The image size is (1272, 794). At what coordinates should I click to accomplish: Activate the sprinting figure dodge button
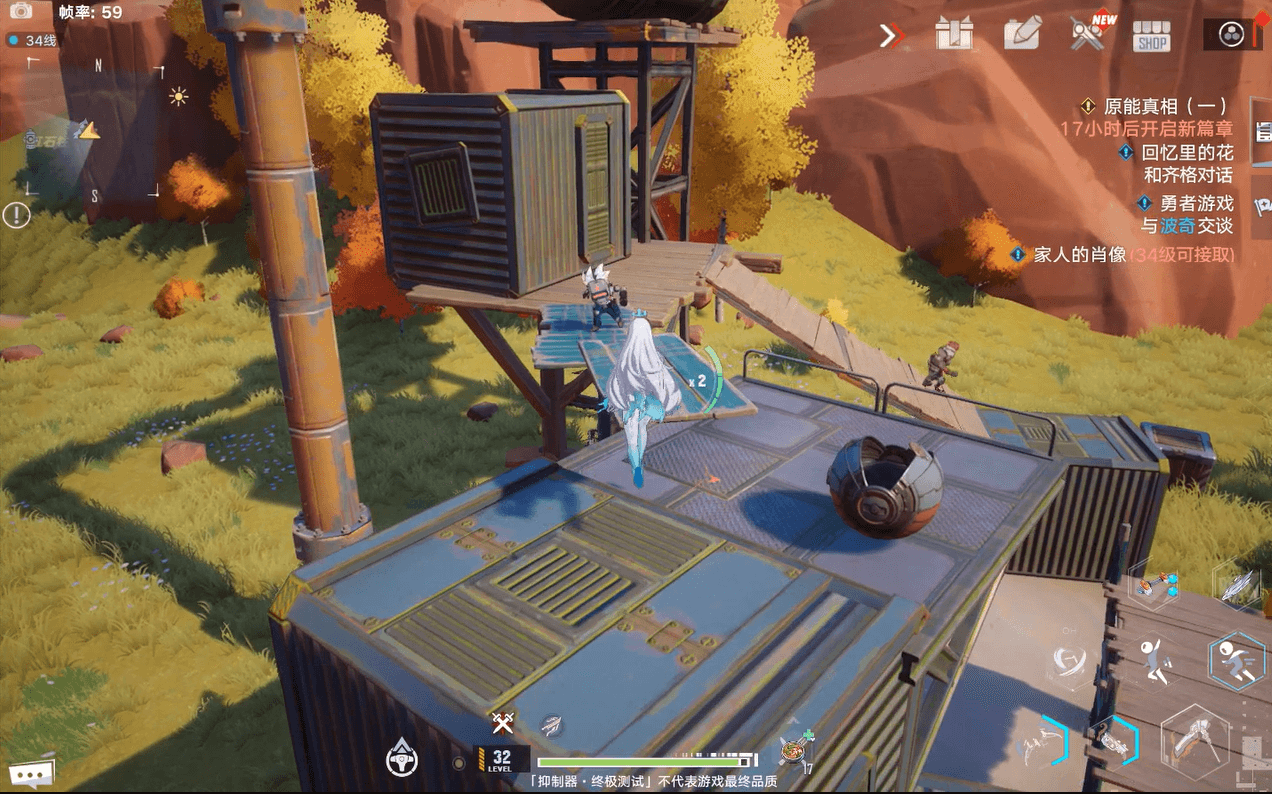coord(1236,661)
